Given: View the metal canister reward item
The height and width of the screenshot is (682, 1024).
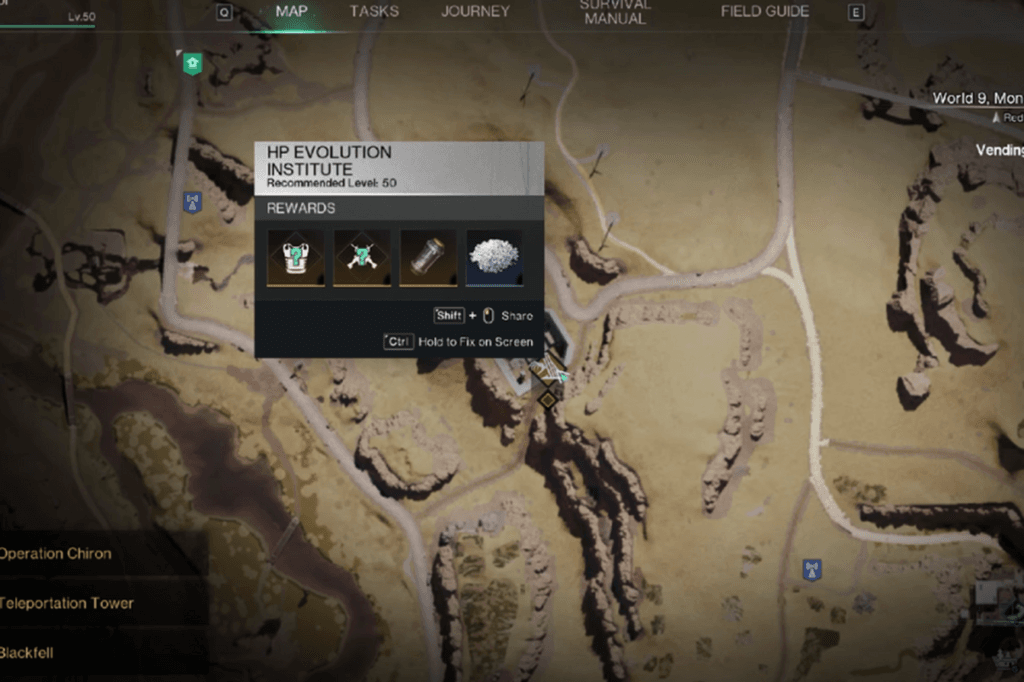Looking at the screenshot, I should click(428, 258).
